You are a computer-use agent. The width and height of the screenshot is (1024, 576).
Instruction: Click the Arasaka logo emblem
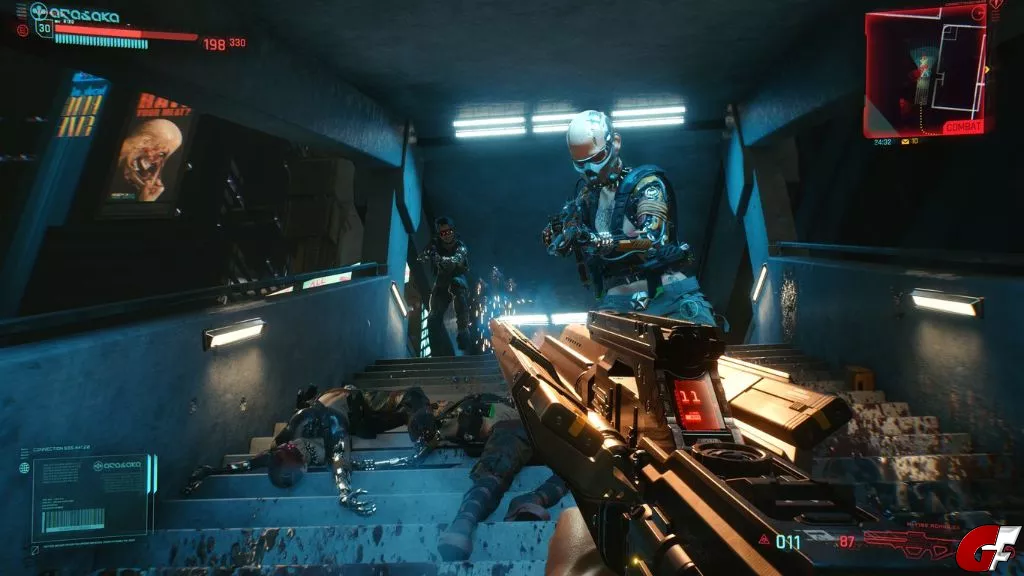(x=39, y=11)
